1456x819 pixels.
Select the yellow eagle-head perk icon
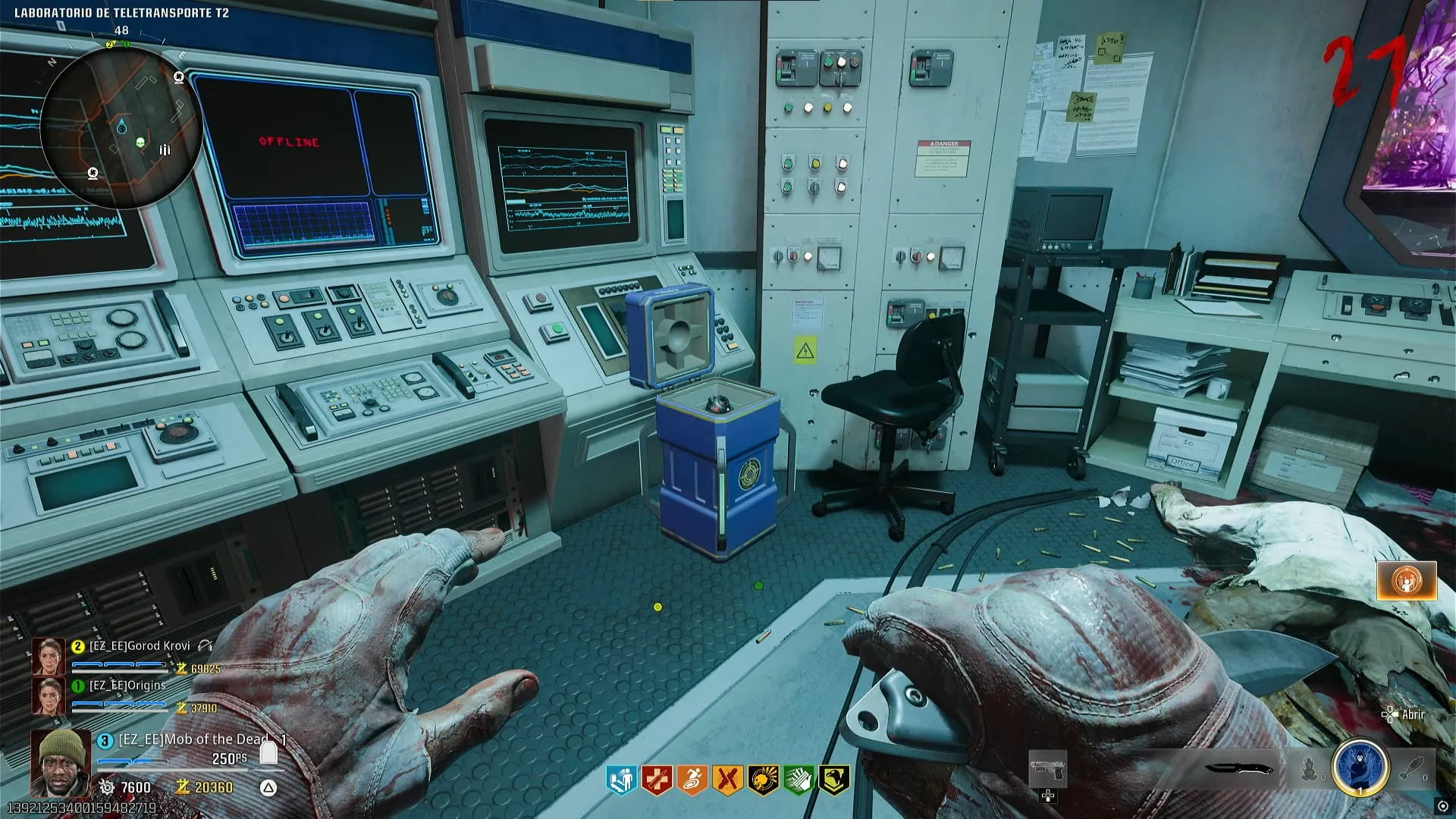833,780
